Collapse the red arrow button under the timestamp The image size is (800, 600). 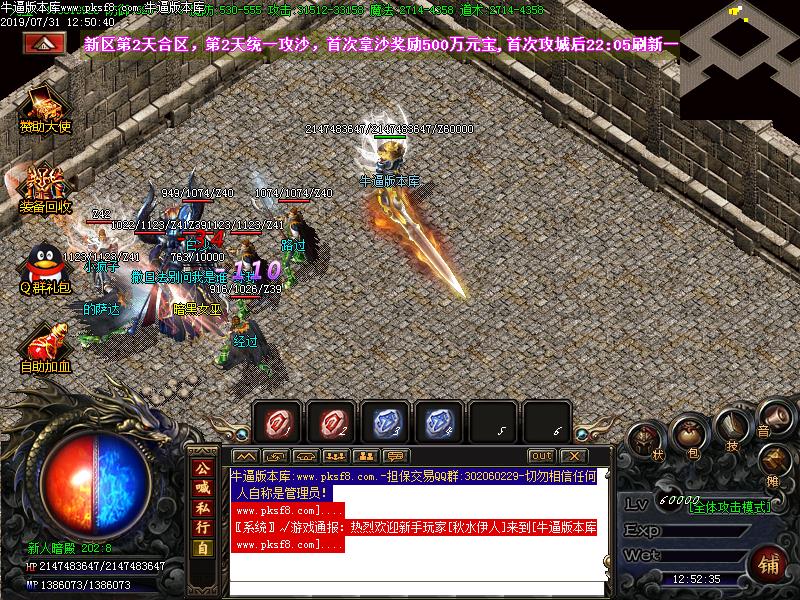pyautogui.click(x=42, y=43)
